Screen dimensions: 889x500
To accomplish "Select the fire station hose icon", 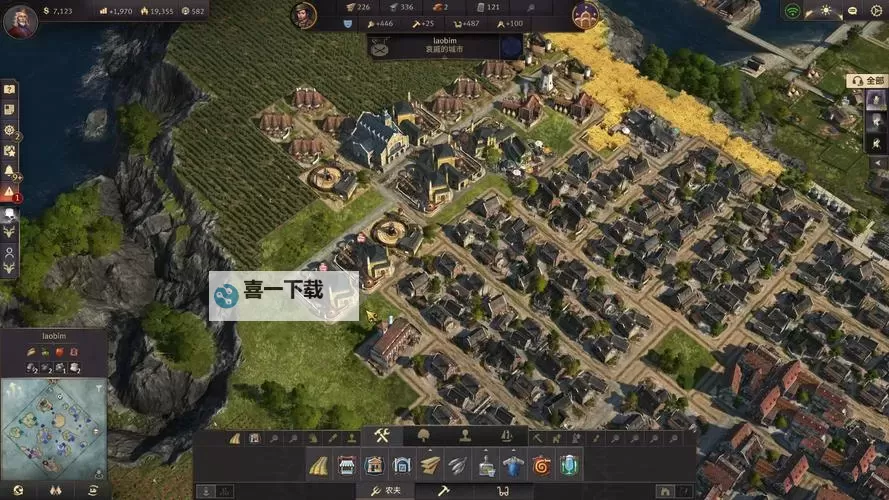I will pos(542,465).
